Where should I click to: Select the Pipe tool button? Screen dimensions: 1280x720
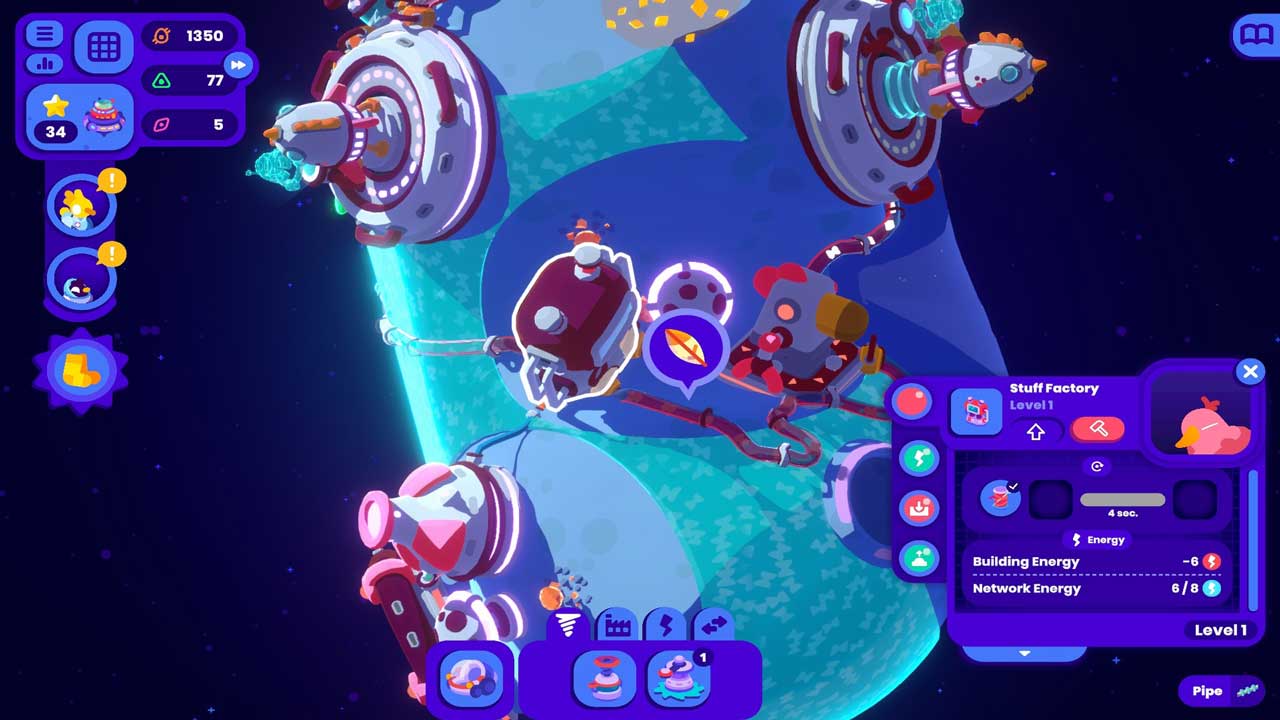tap(1220, 691)
